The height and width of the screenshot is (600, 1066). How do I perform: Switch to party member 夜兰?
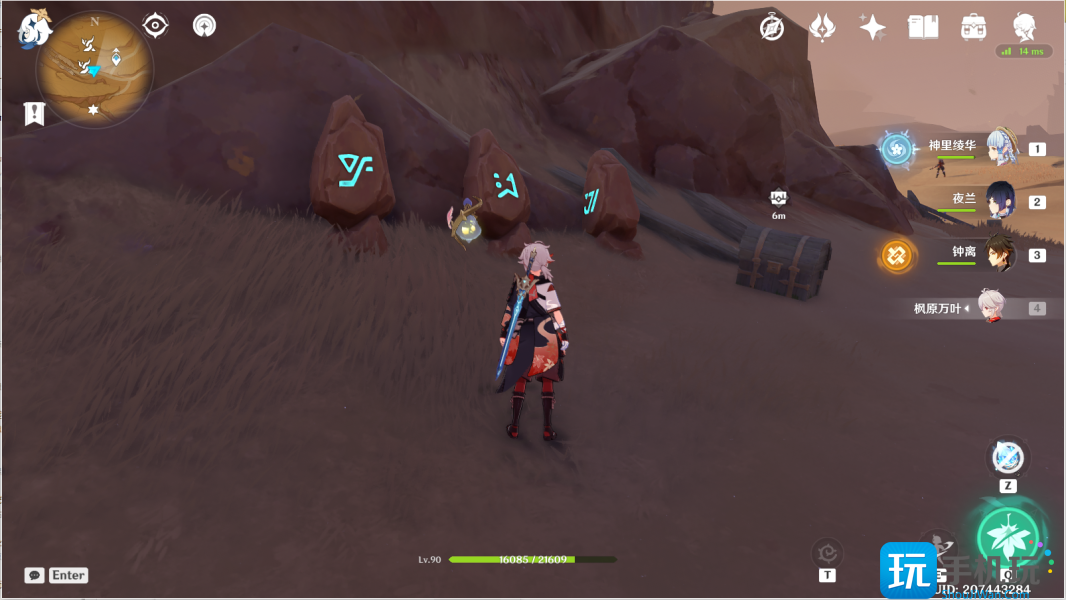pyautogui.click(x=1000, y=201)
